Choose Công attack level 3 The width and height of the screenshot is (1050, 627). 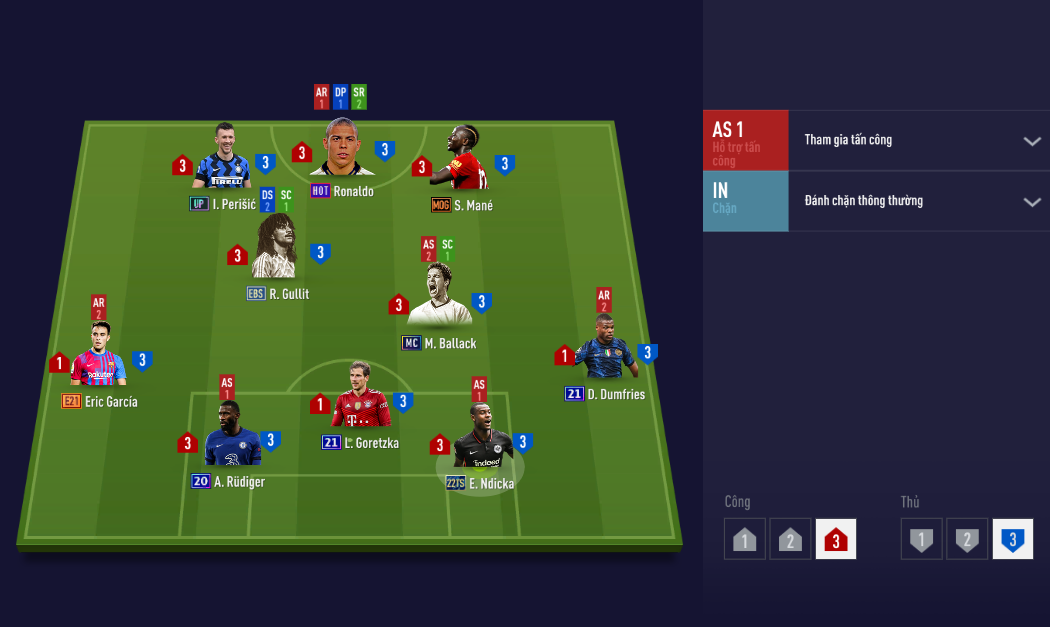(x=836, y=540)
